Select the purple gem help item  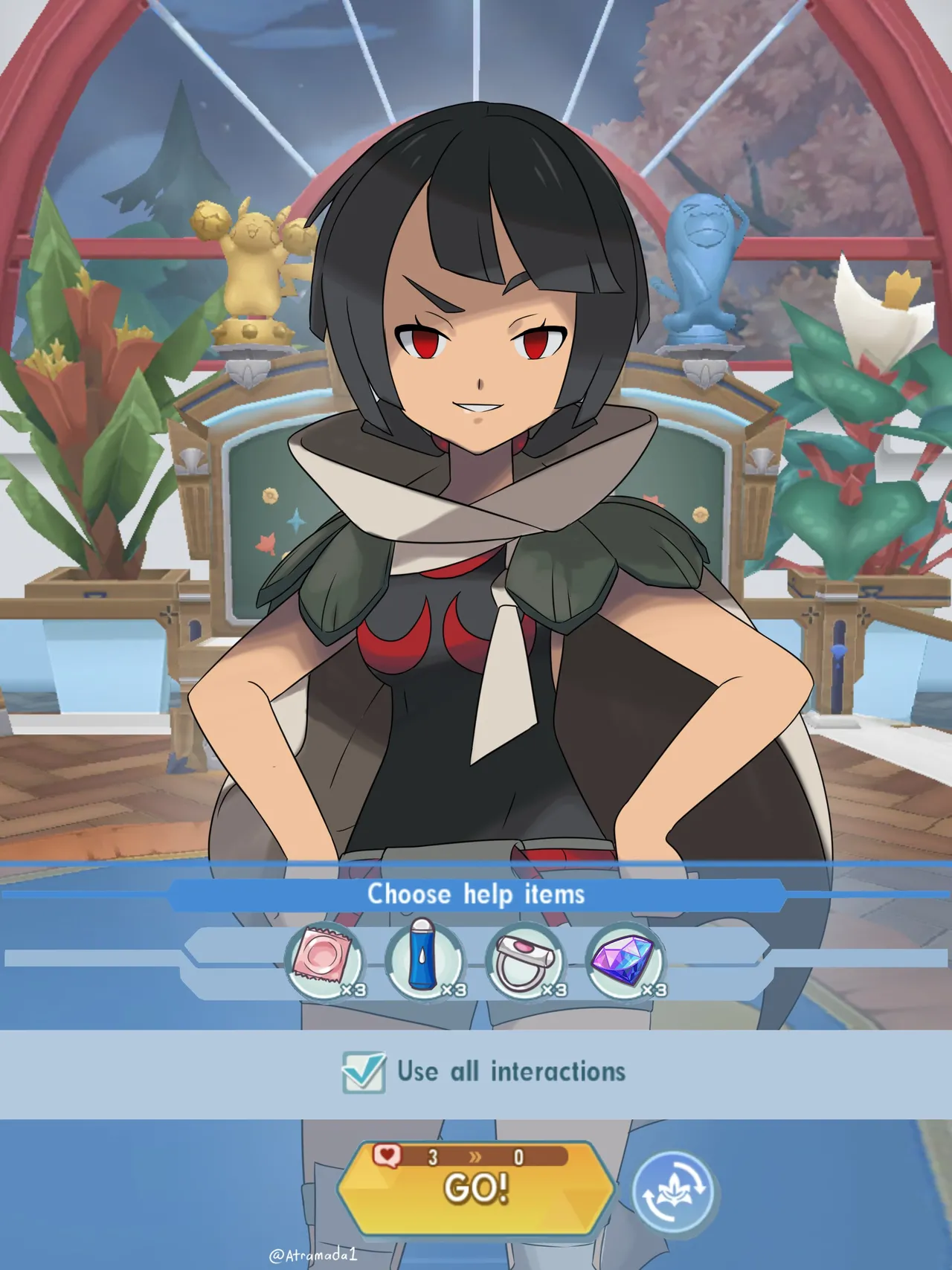click(x=625, y=961)
